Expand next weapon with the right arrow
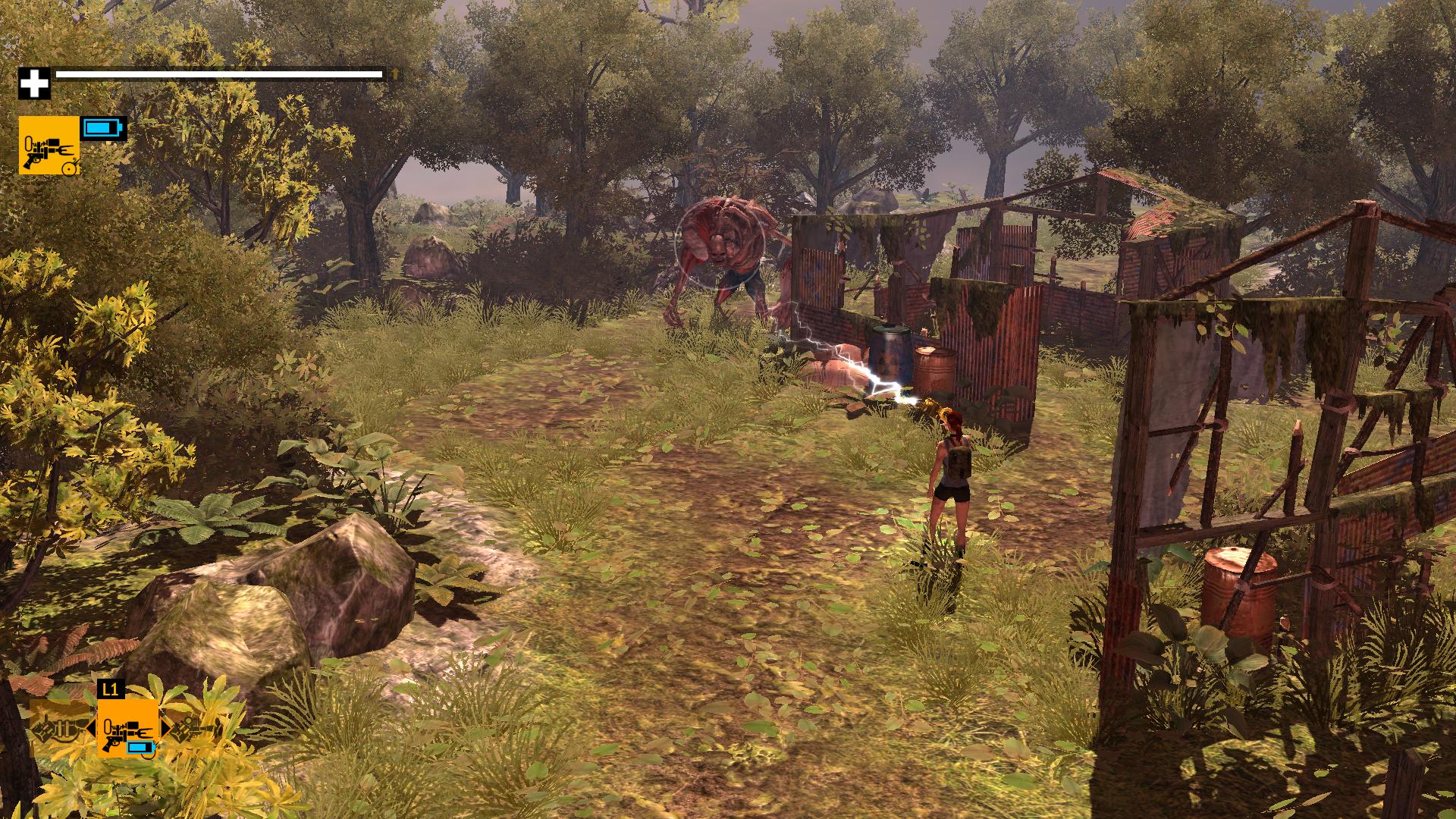This screenshot has height=819, width=1456. coord(165,728)
